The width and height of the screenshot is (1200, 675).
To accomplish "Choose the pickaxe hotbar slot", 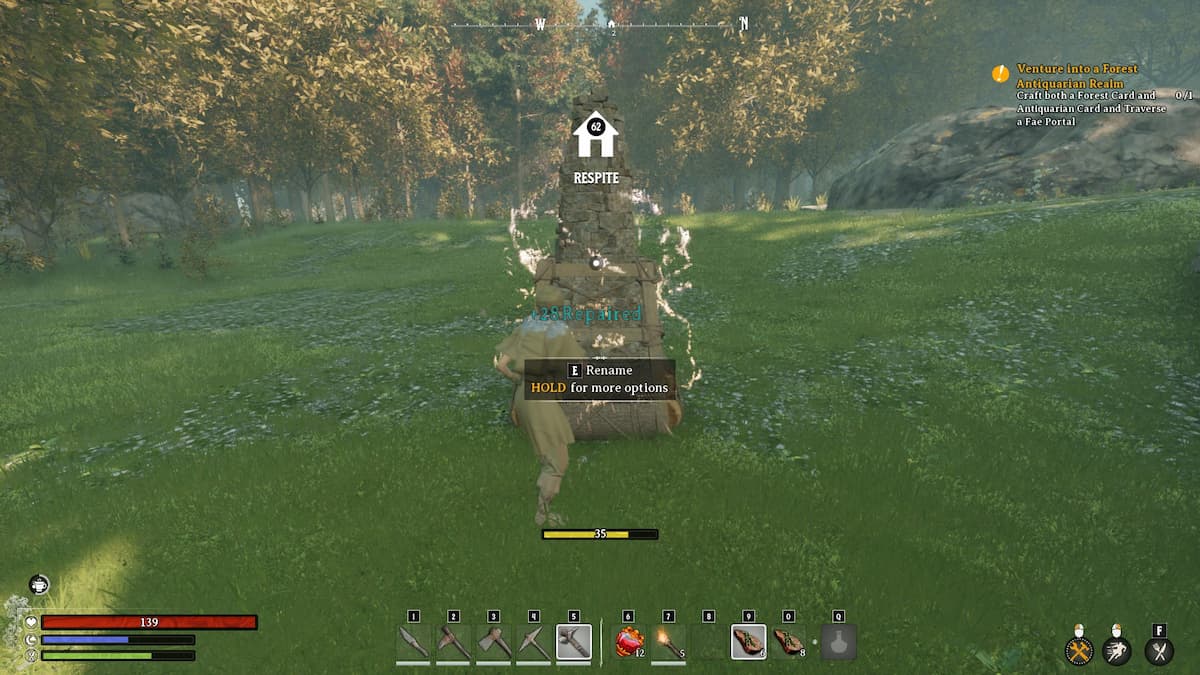I will tap(533, 642).
